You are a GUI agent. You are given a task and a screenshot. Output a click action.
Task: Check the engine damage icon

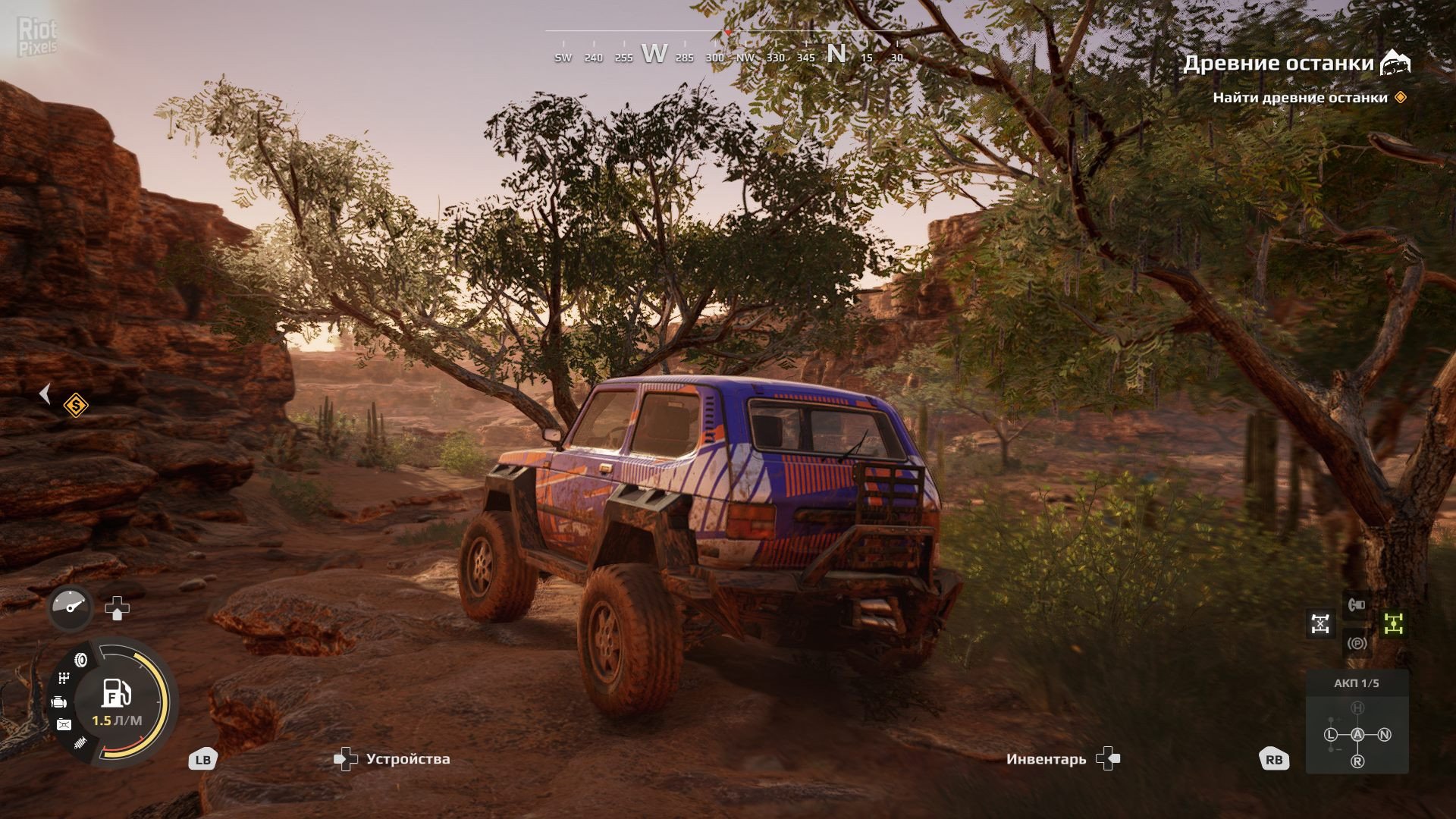click(x=59, y=702)
